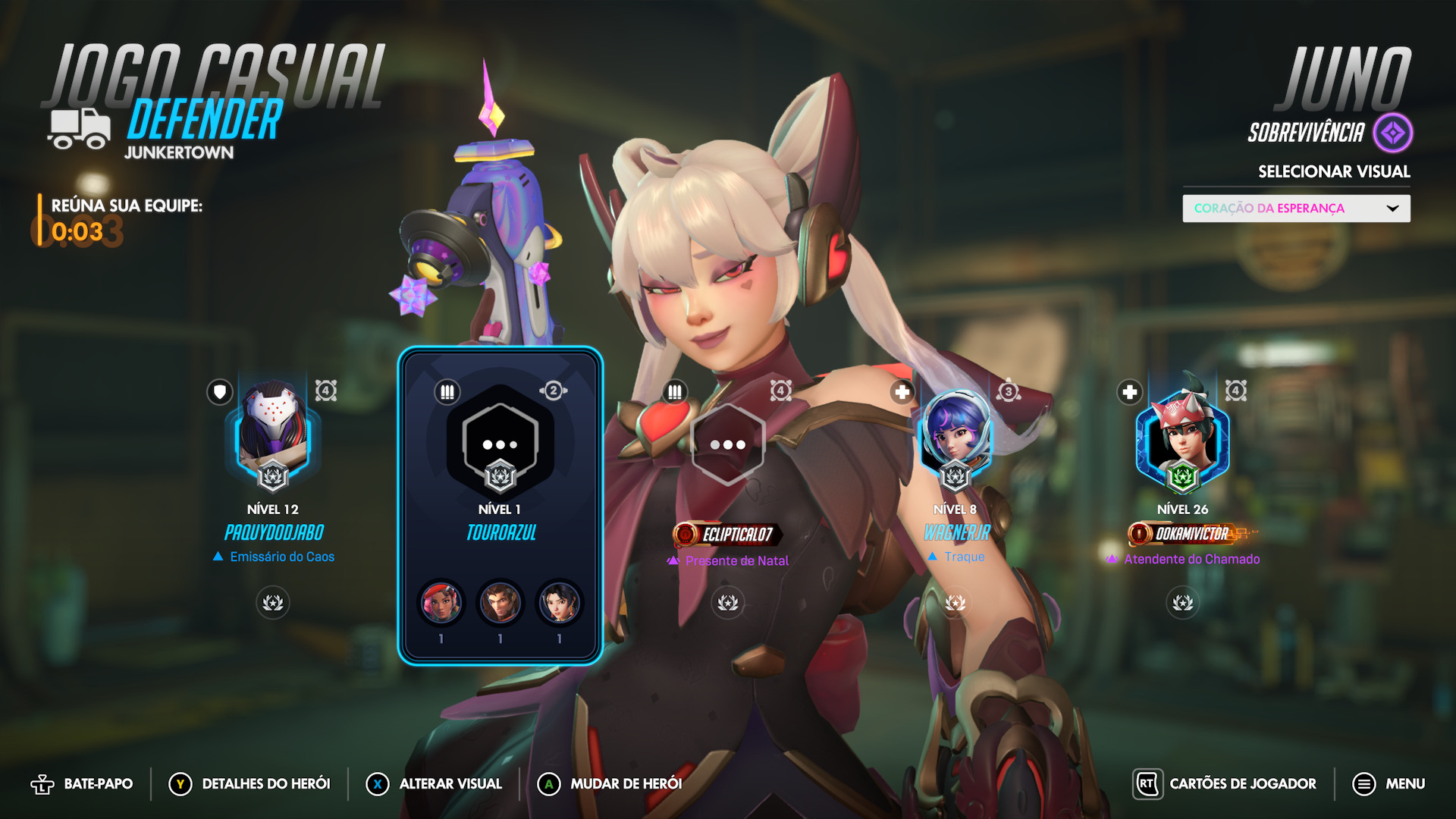Click the endorsement badge under DOKAMIVICTOR

pyautogui.click(x=1182, y=603)
